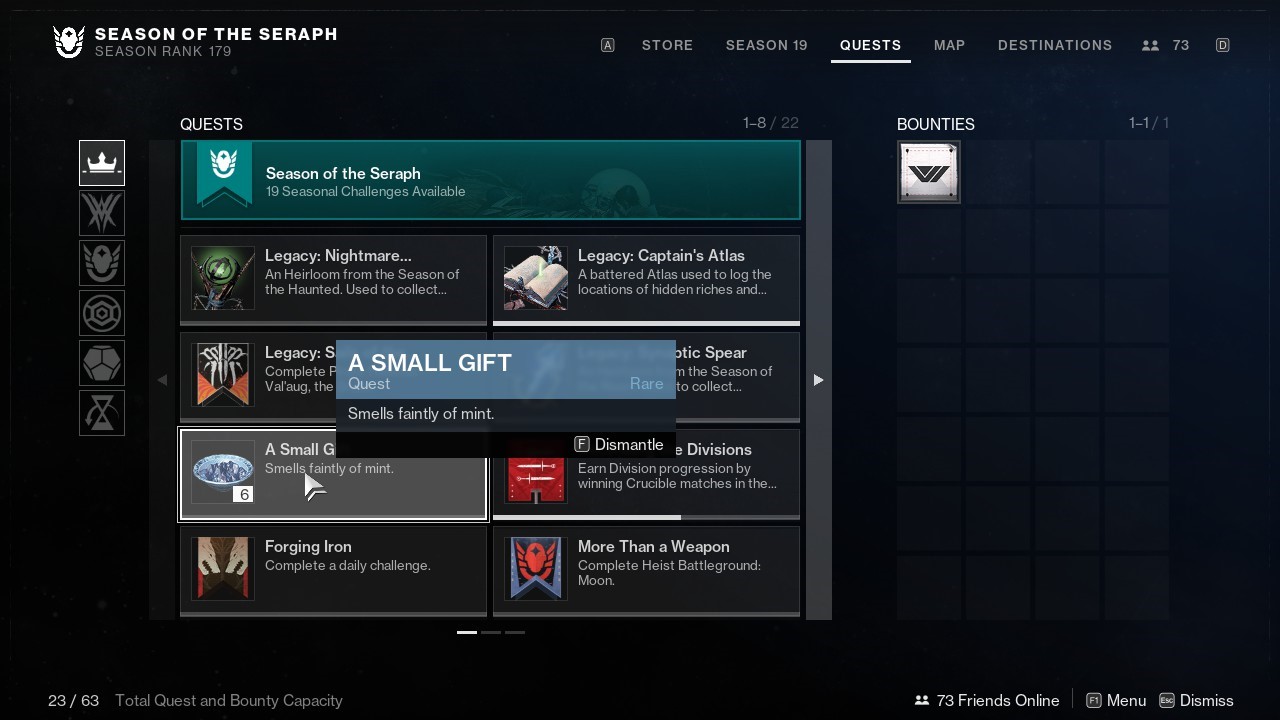Switch to the SEASON 19 tab
The height and width of the screenshot is (720, 1280).
click(766, 45)
